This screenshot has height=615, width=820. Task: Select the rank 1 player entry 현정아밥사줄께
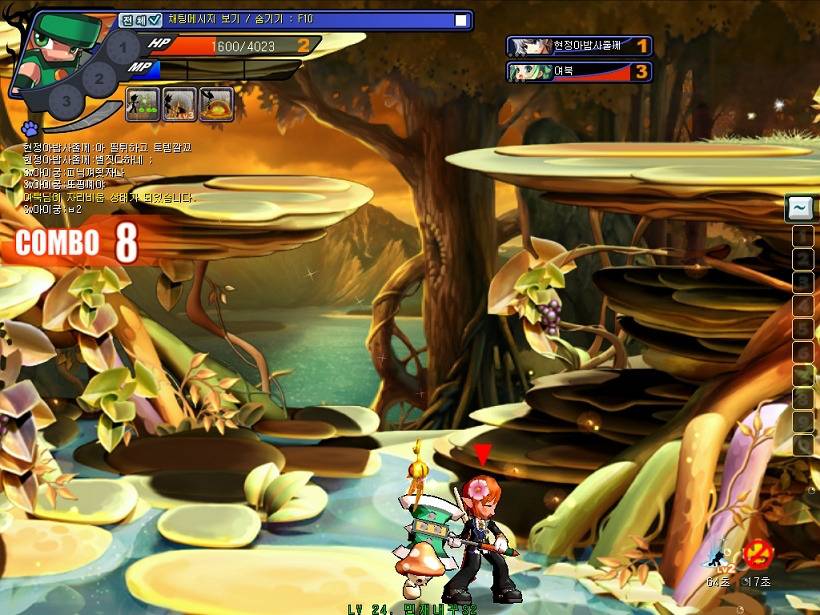[580, 46]
